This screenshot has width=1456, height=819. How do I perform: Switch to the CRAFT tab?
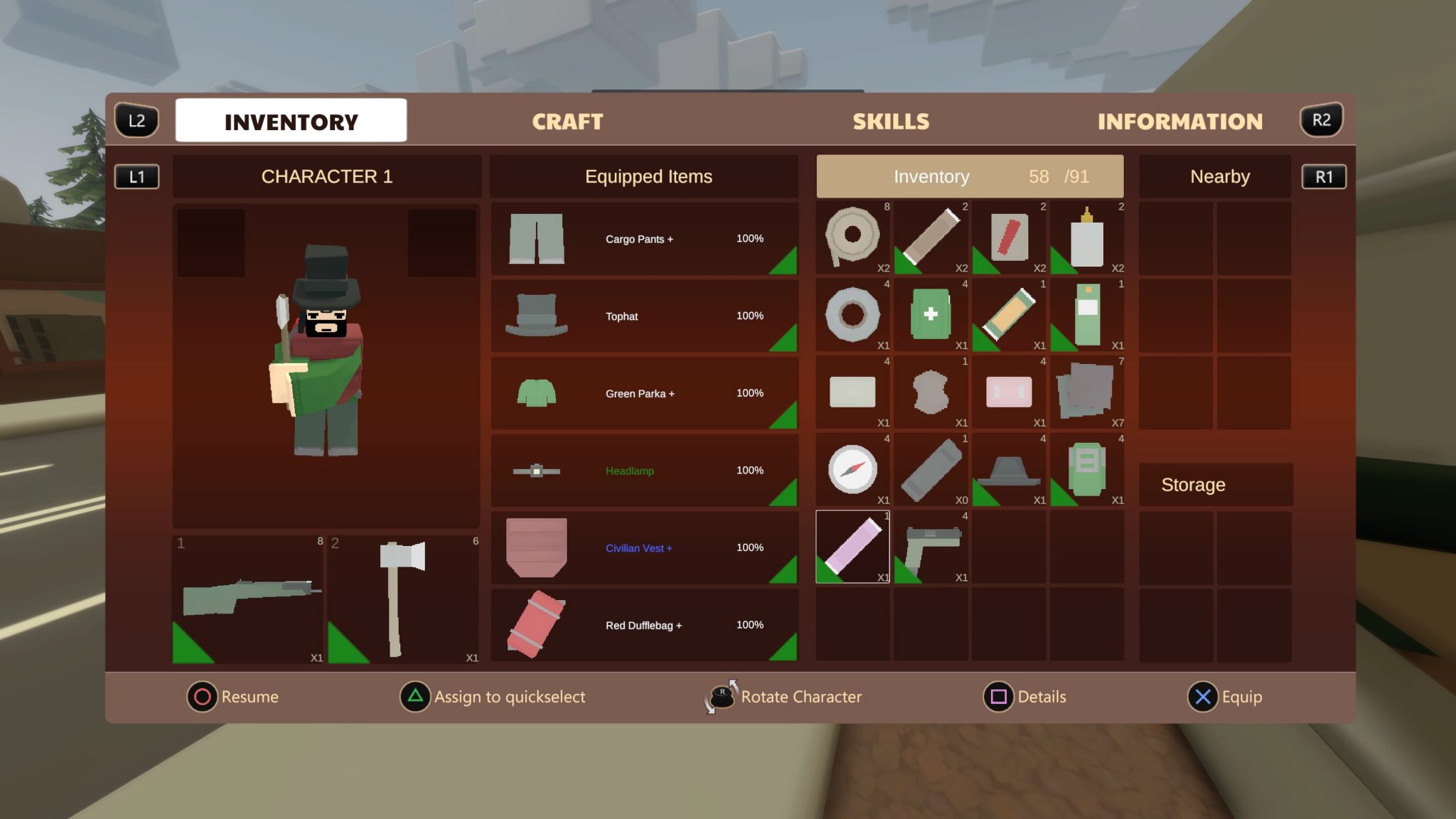(x=567, y=121)
